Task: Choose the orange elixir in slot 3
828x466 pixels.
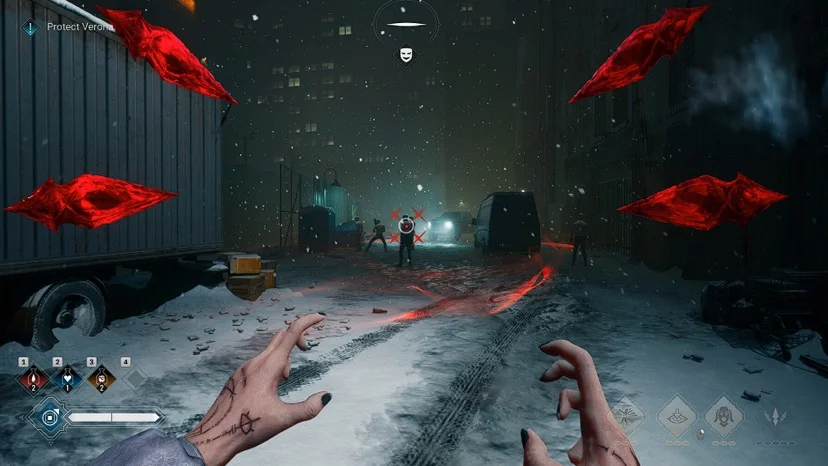Action: [100, 379]
